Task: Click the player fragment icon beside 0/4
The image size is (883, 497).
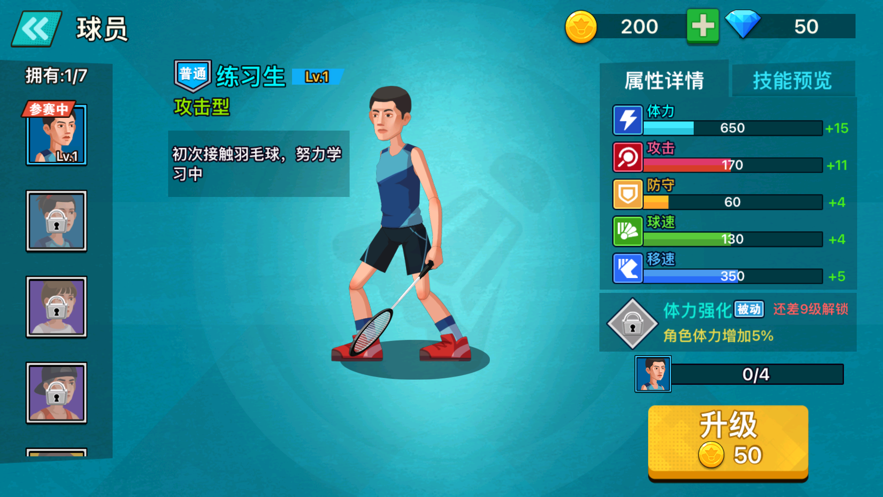Action: [653, 375]
